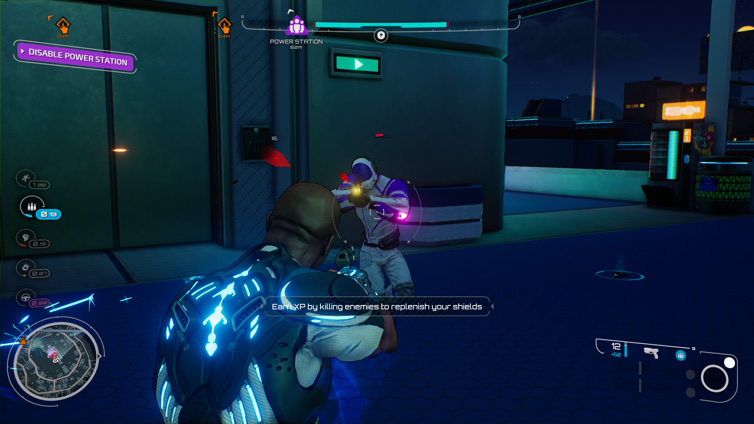
Task: Open the circular minimap
Action: click(56, 360)
